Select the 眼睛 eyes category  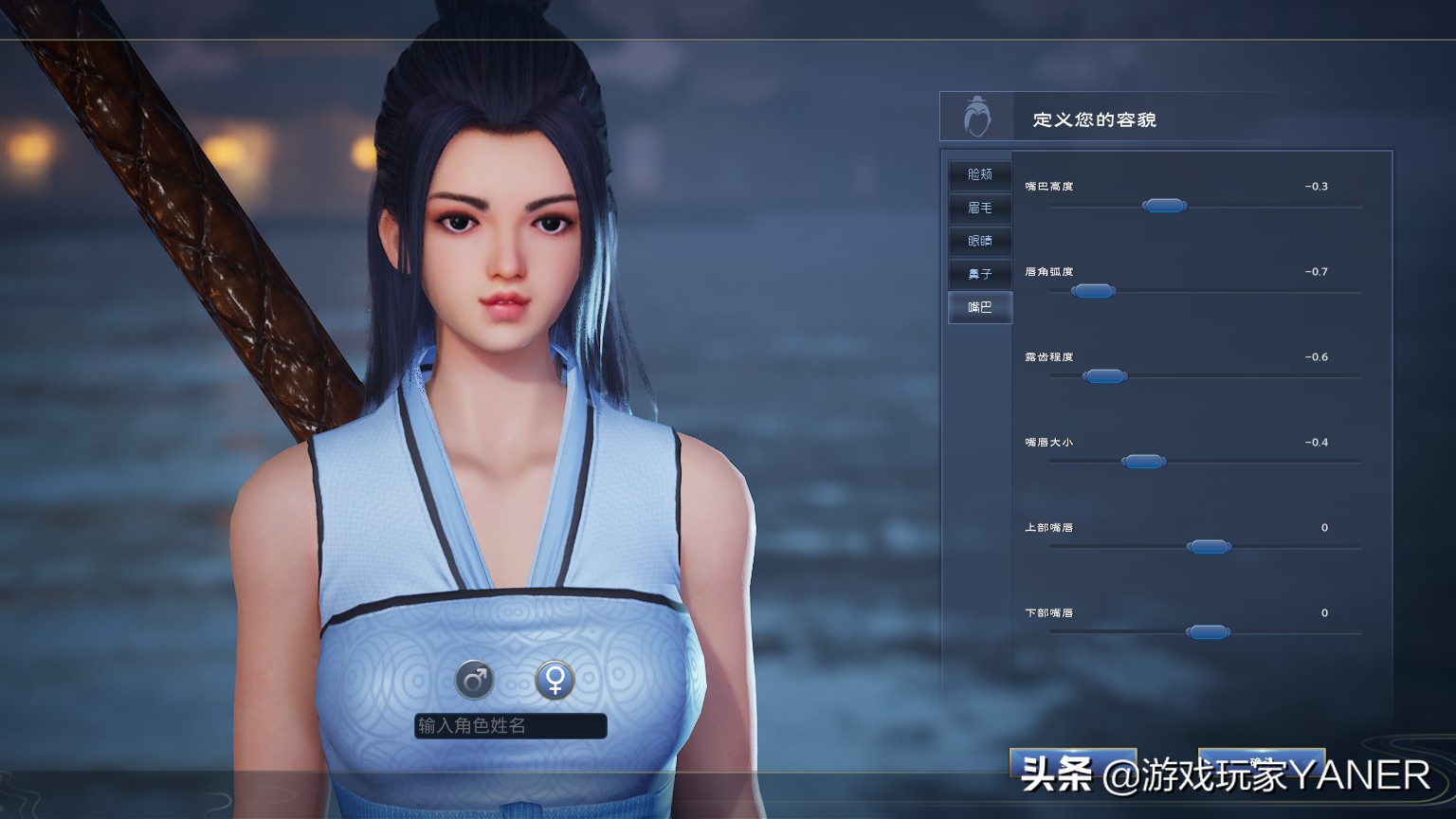[x=979, y=241]
